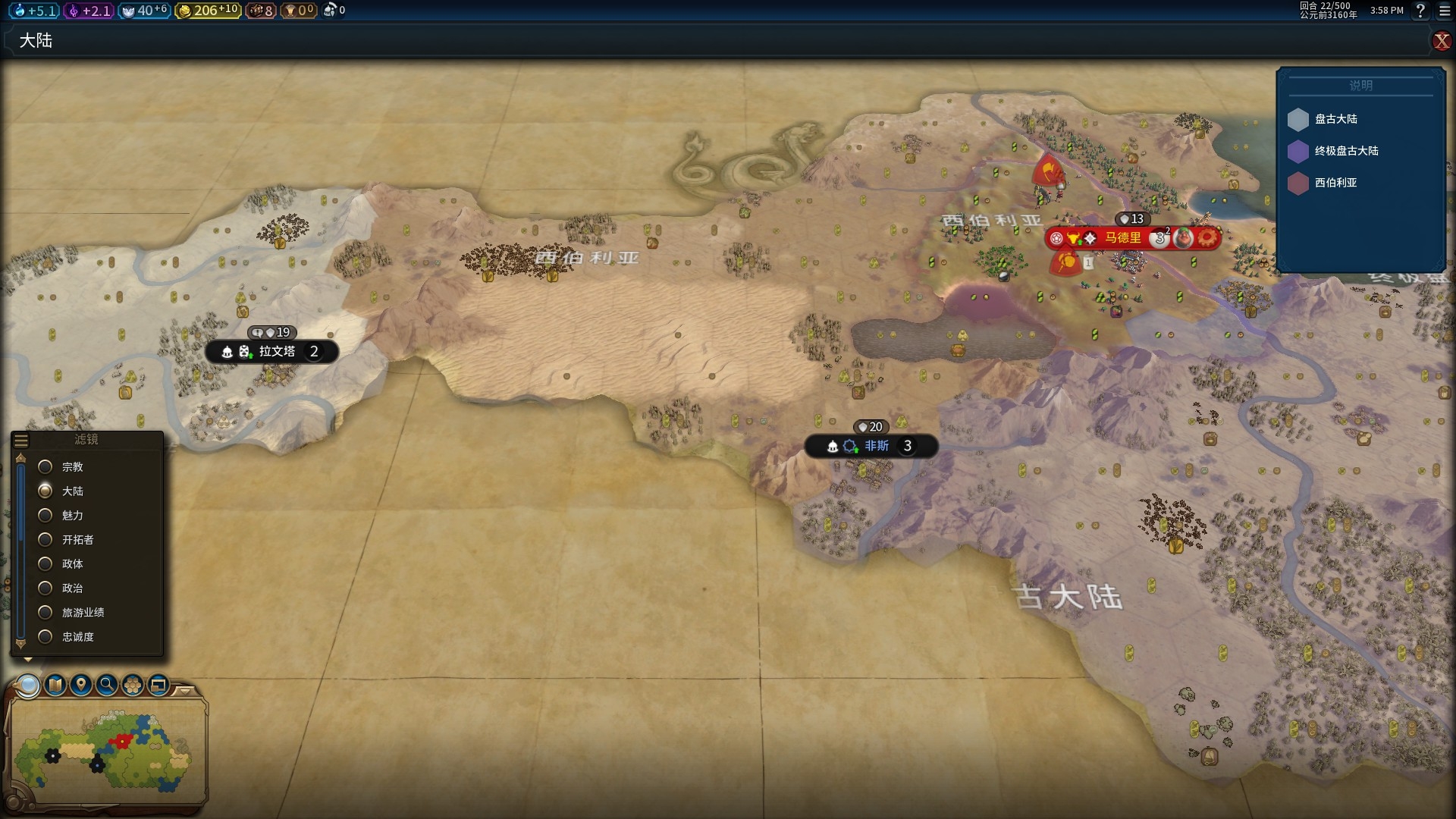1456x819 pixels.
Task: Close the 大陆 continent lens view
Action: pyautogui.click(x=1442, y=41)
